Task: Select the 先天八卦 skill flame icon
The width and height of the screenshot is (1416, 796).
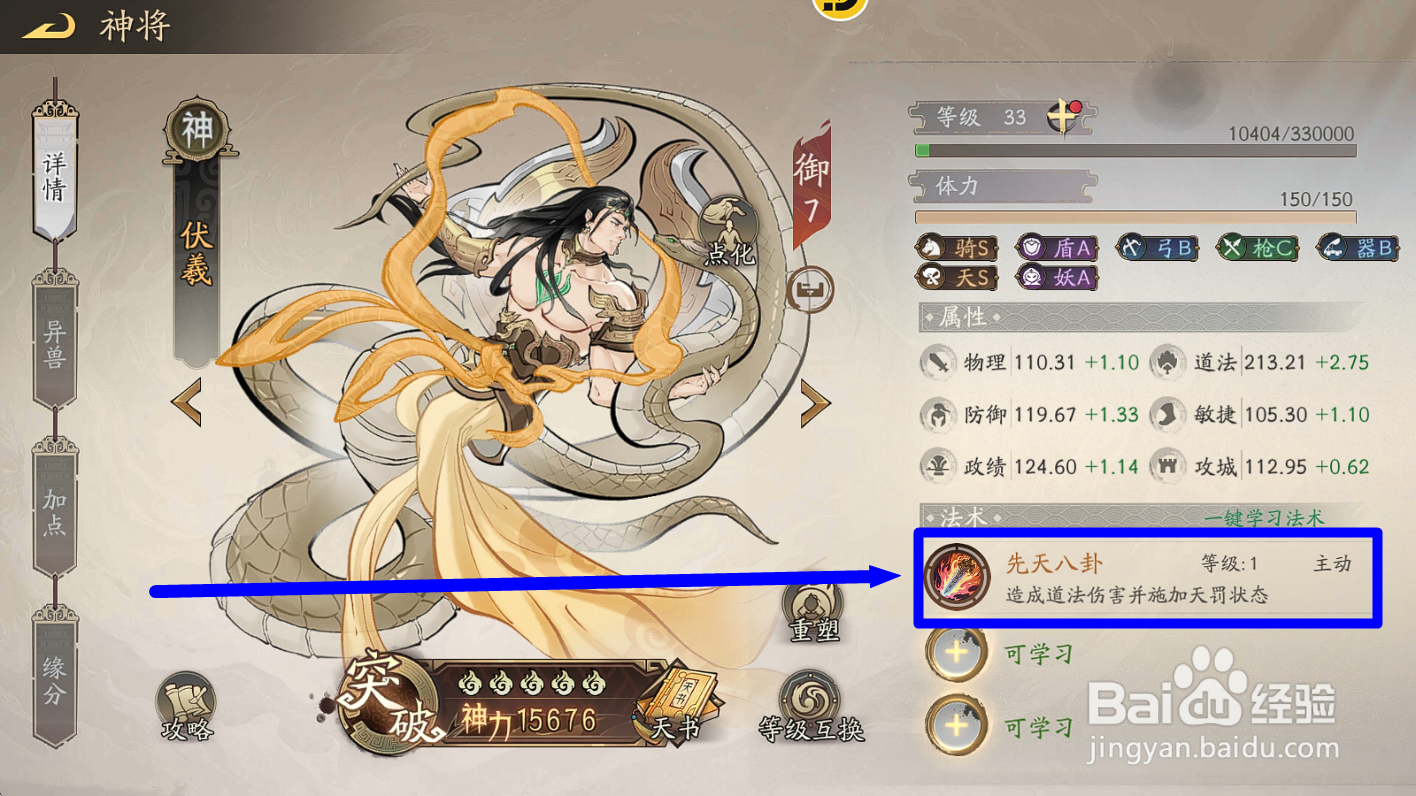Action: [957, 578]
